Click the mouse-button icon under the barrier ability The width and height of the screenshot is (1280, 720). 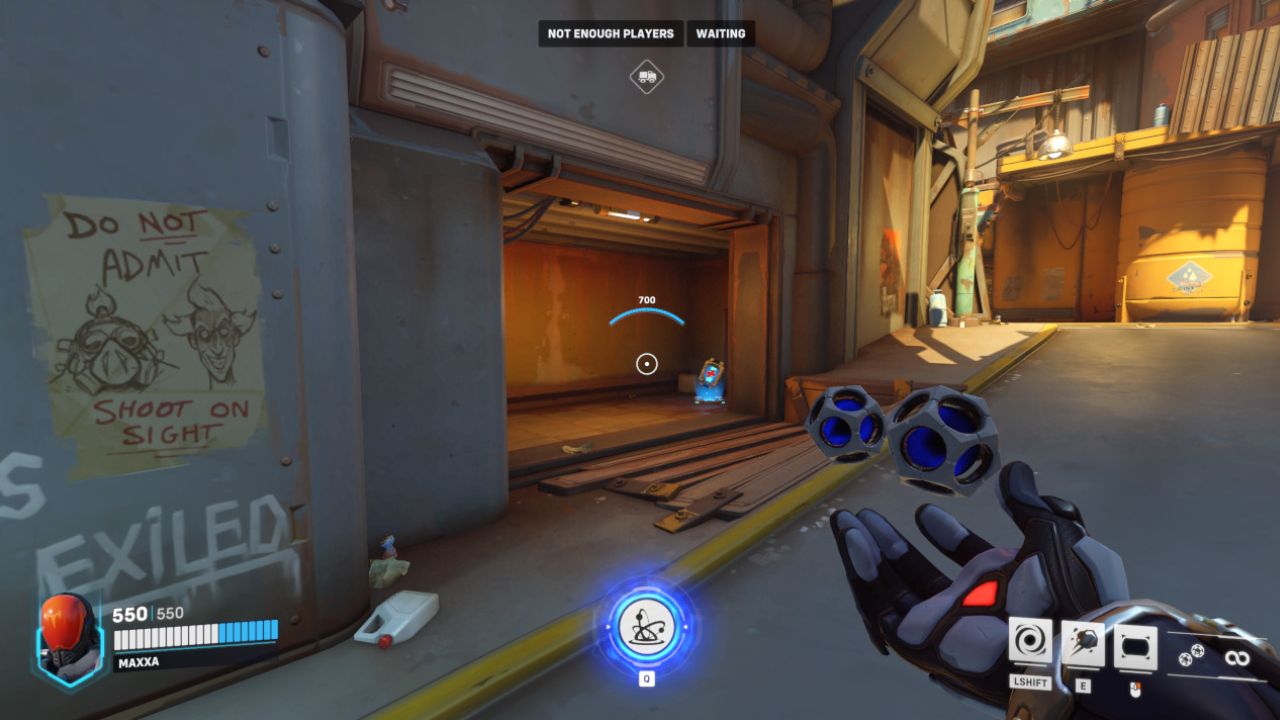point(1137,690)
